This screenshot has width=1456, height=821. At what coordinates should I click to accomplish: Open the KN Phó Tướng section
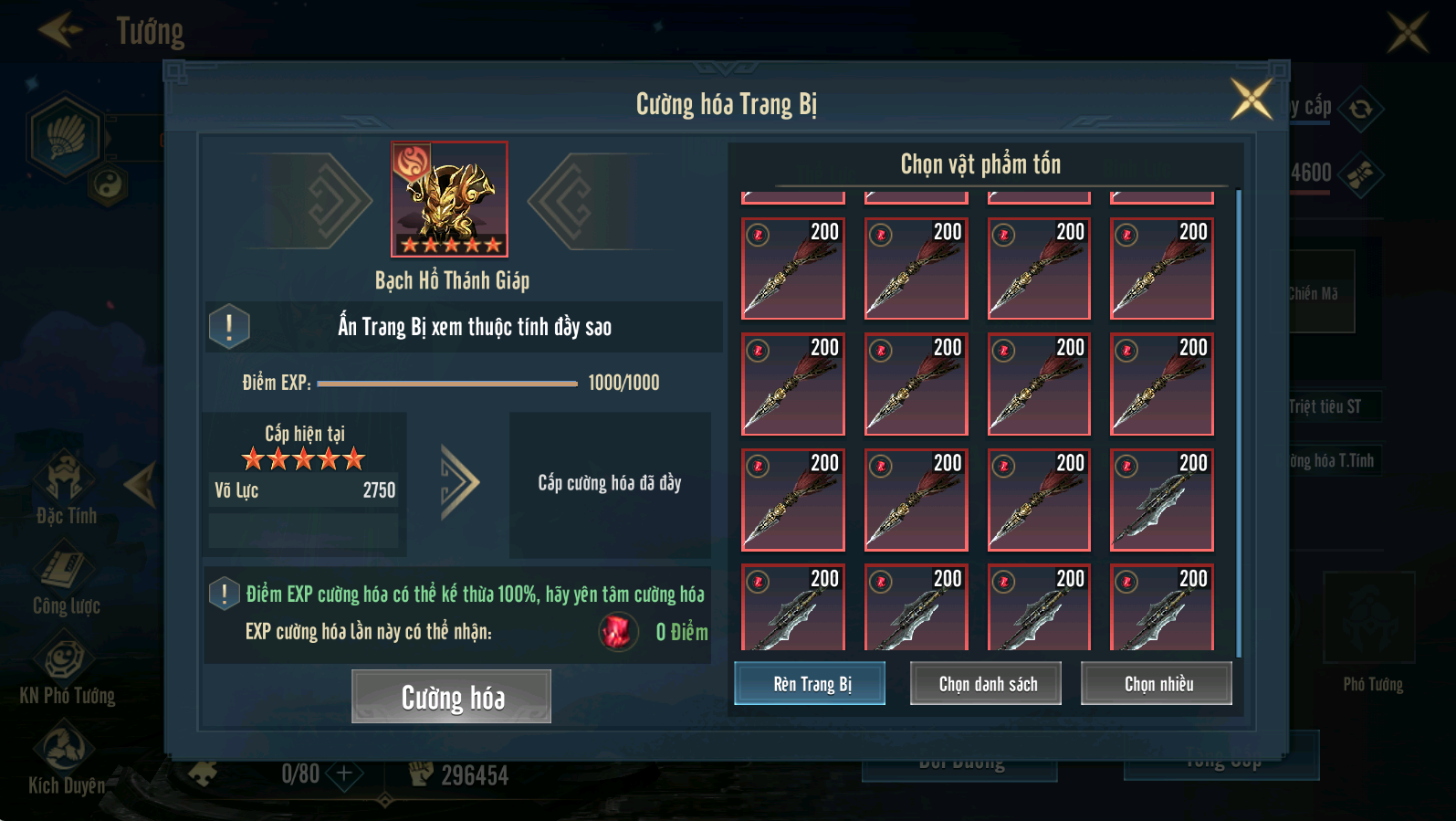[x=66, y=669]
